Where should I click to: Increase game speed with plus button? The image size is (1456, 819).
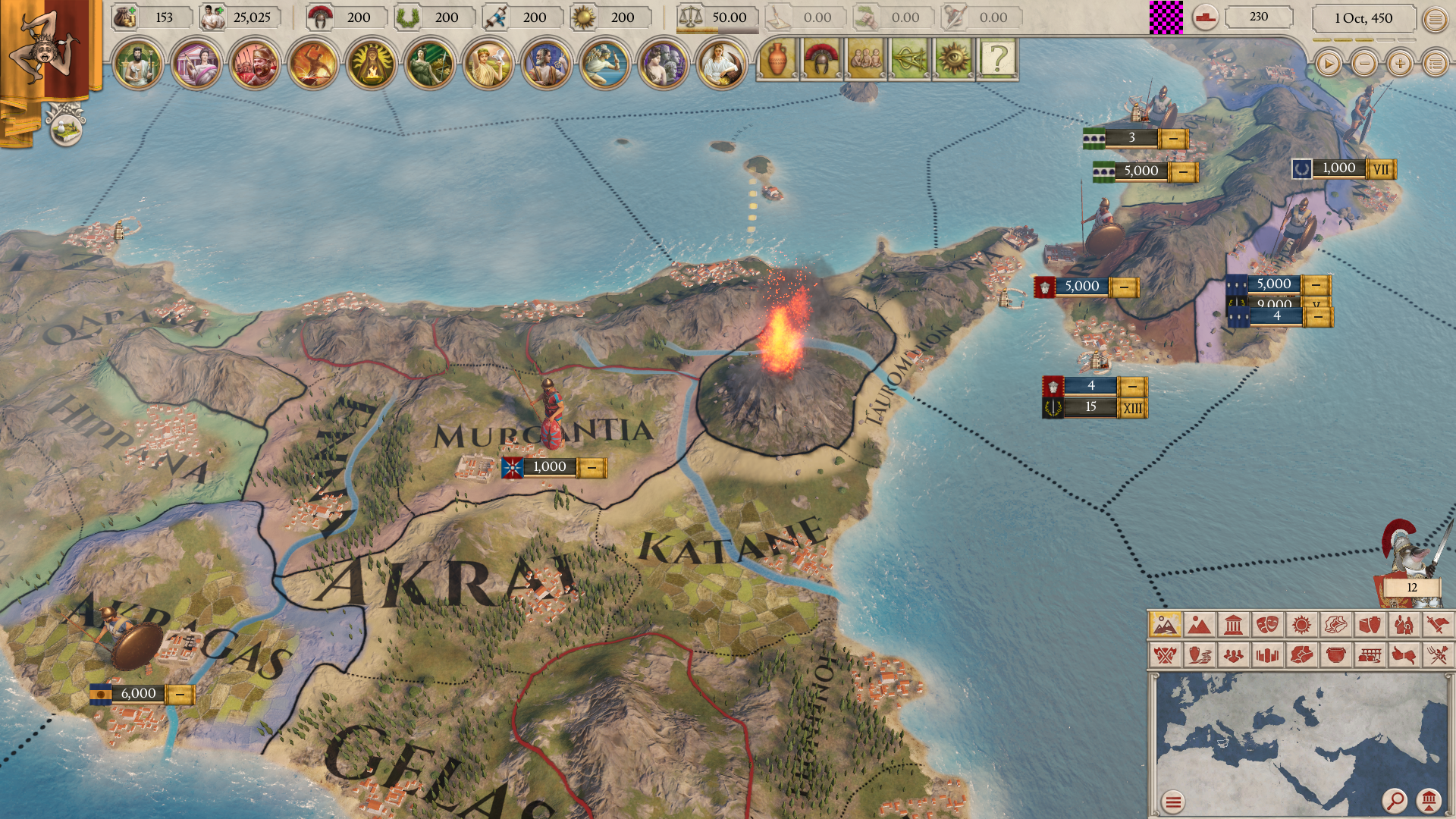pos(1400,64)
